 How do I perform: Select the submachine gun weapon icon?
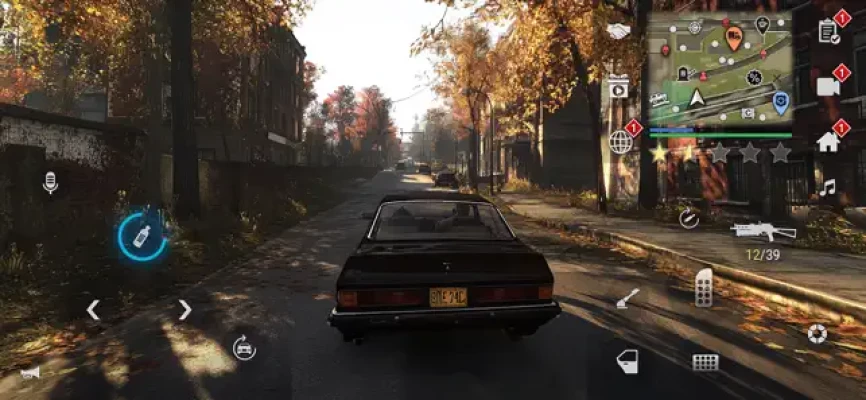click(762, 231)
